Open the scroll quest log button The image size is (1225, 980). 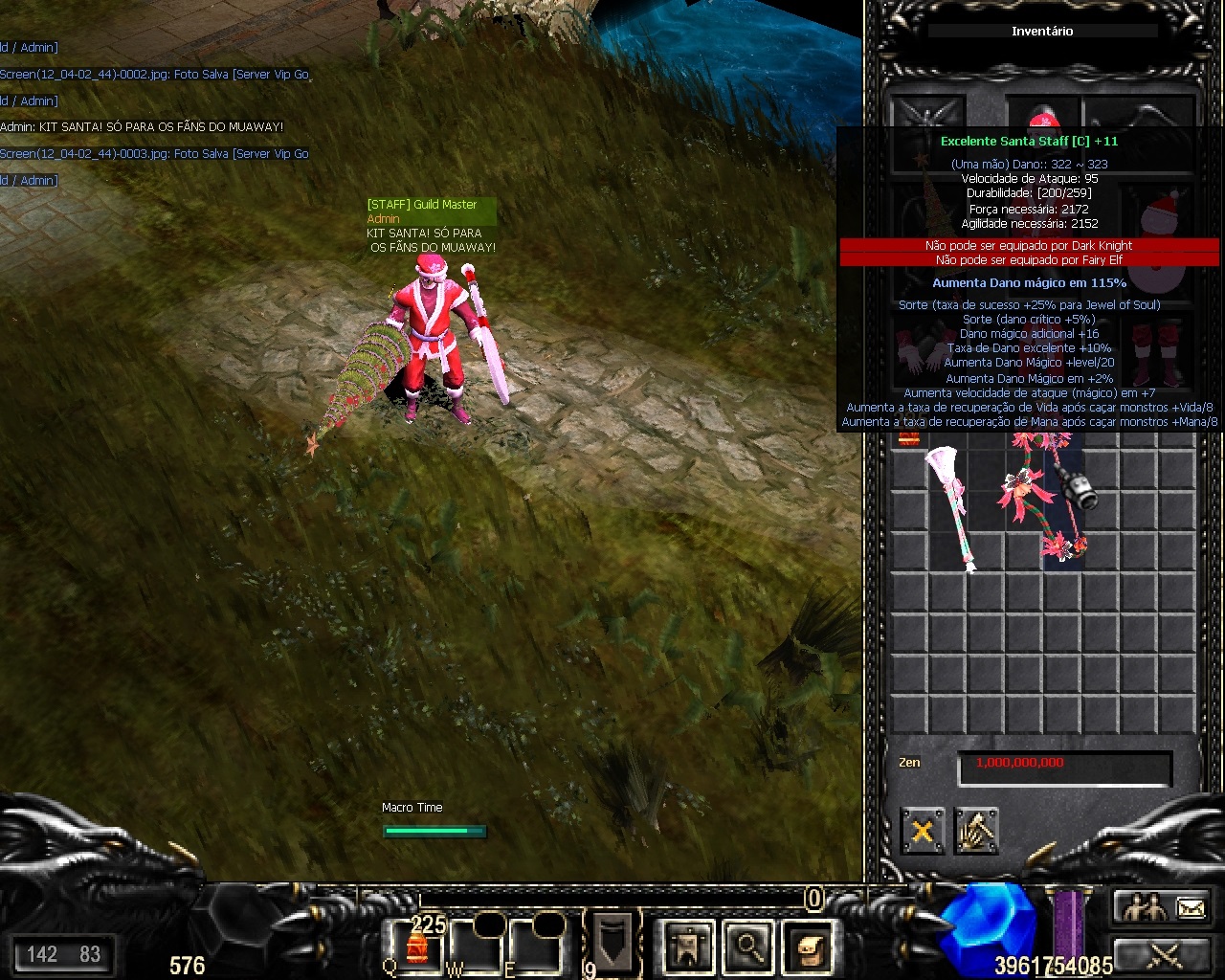coord(807,947)
